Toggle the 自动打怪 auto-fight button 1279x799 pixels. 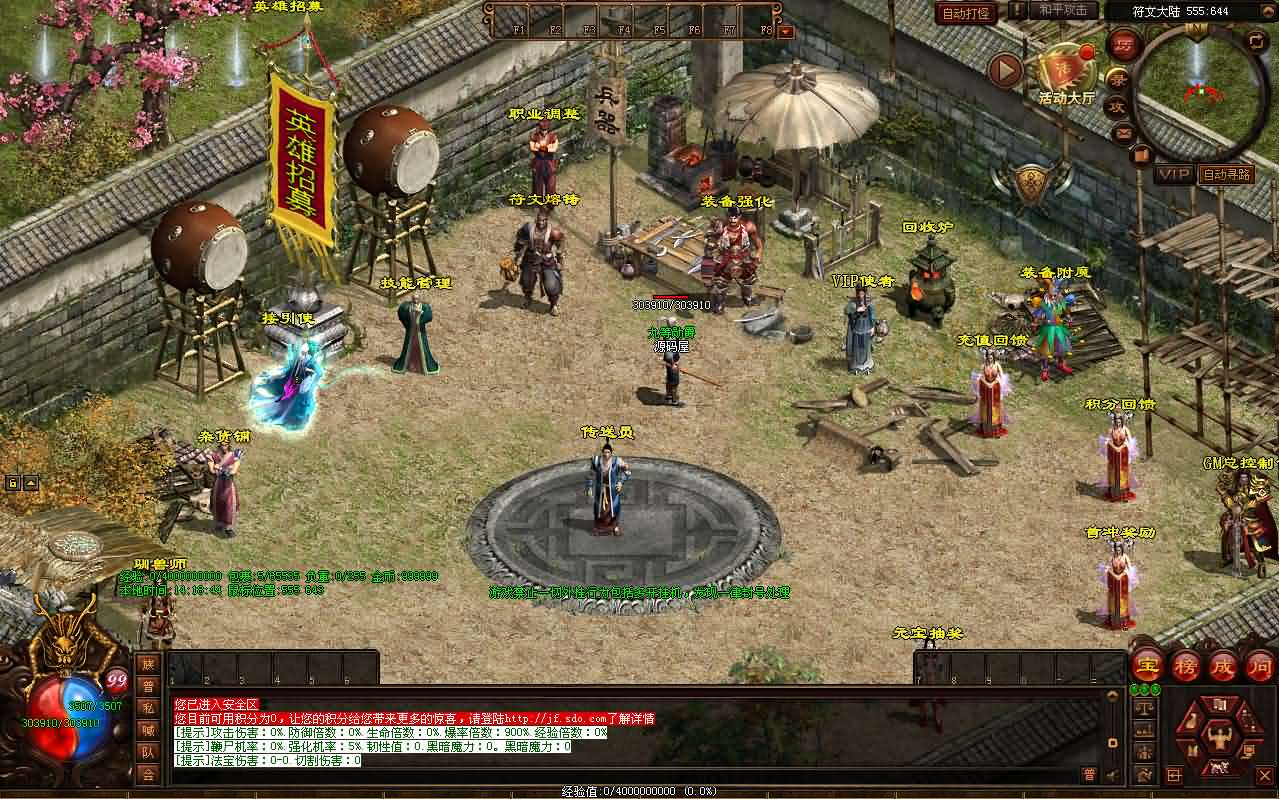[x=966, y=13]
